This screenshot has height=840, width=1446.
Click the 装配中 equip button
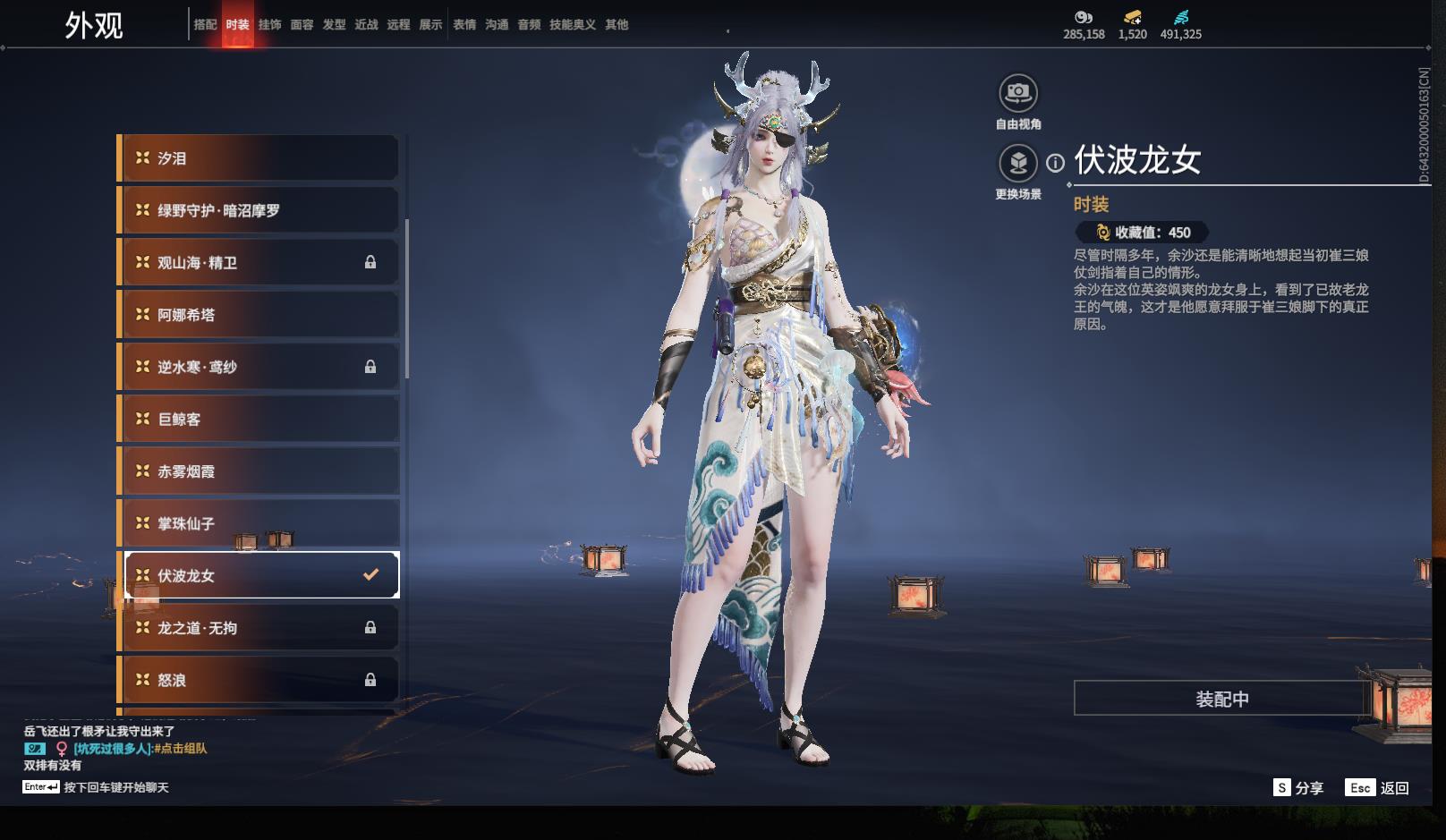[1221, 699]
